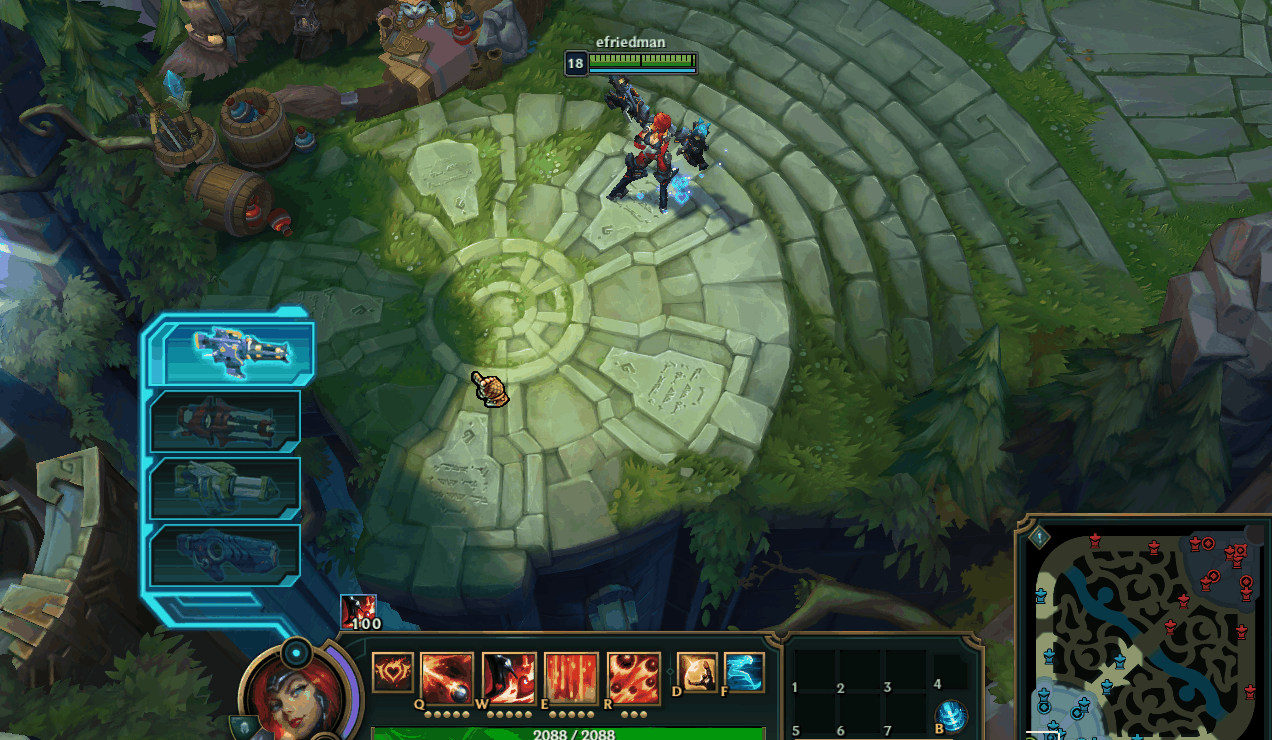Use the E ability

click(x=571, y=679)
